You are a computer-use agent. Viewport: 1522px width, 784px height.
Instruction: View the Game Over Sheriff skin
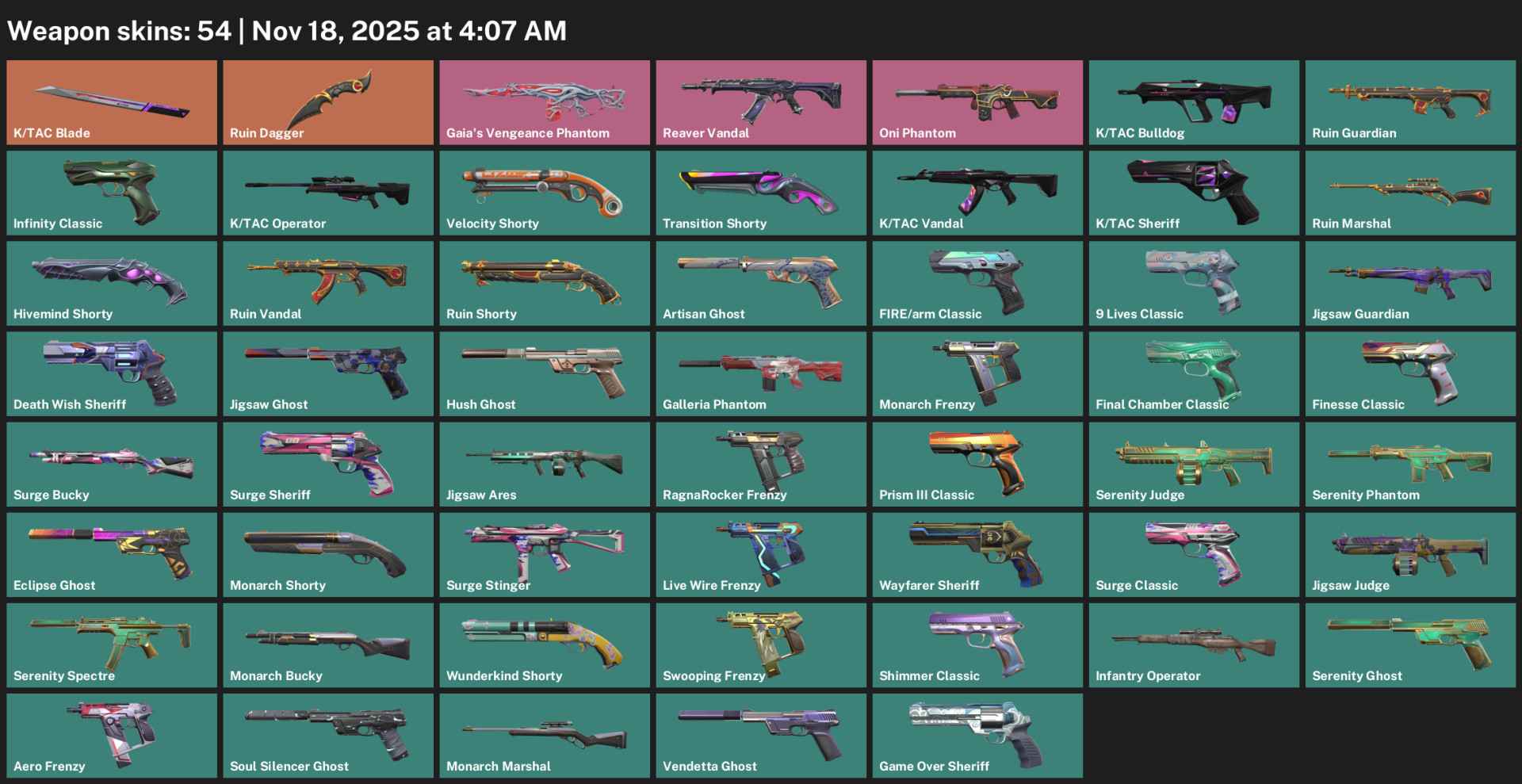[977, 735]
